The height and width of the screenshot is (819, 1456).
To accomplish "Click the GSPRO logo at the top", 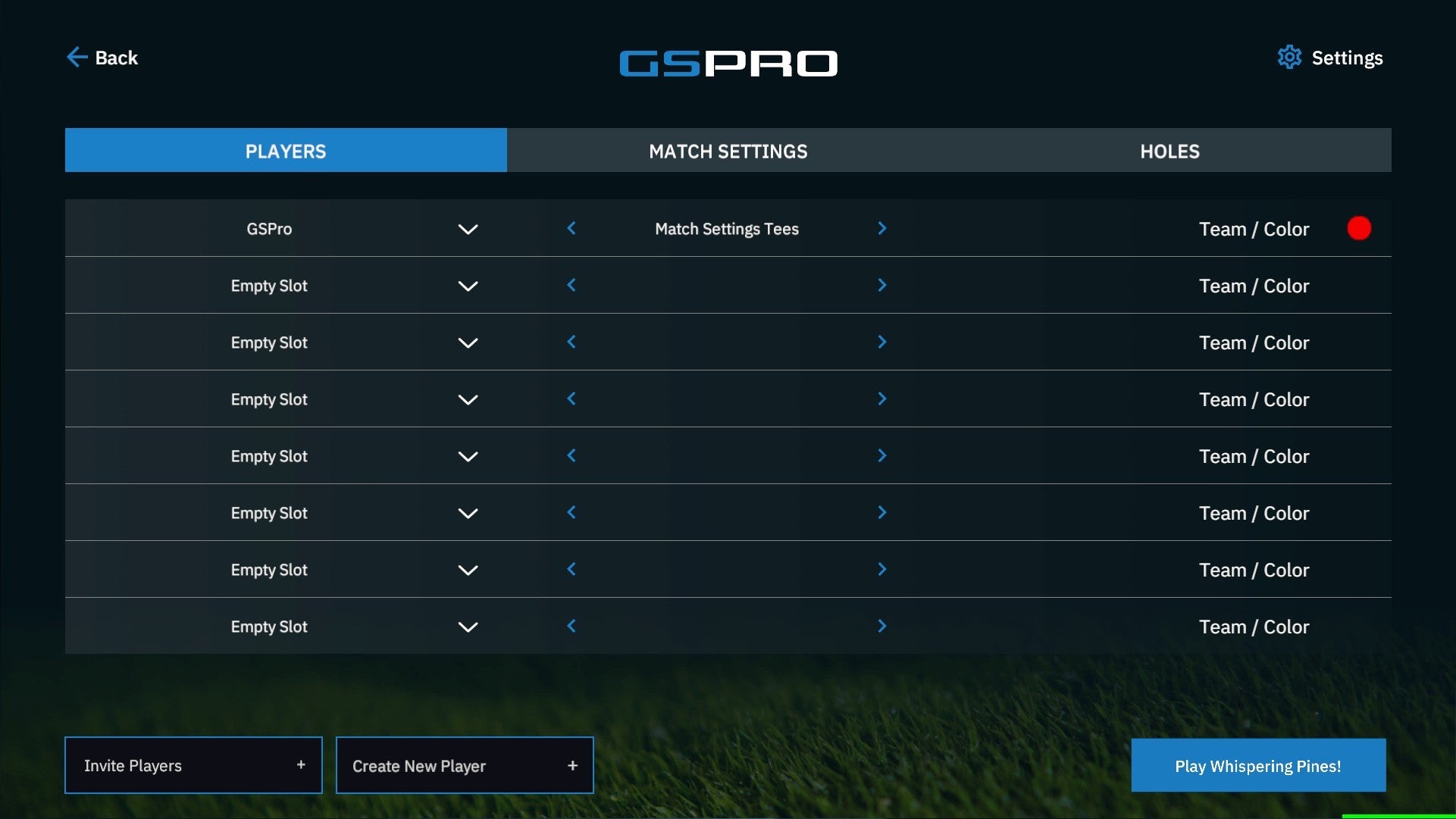I will [728, 63].
